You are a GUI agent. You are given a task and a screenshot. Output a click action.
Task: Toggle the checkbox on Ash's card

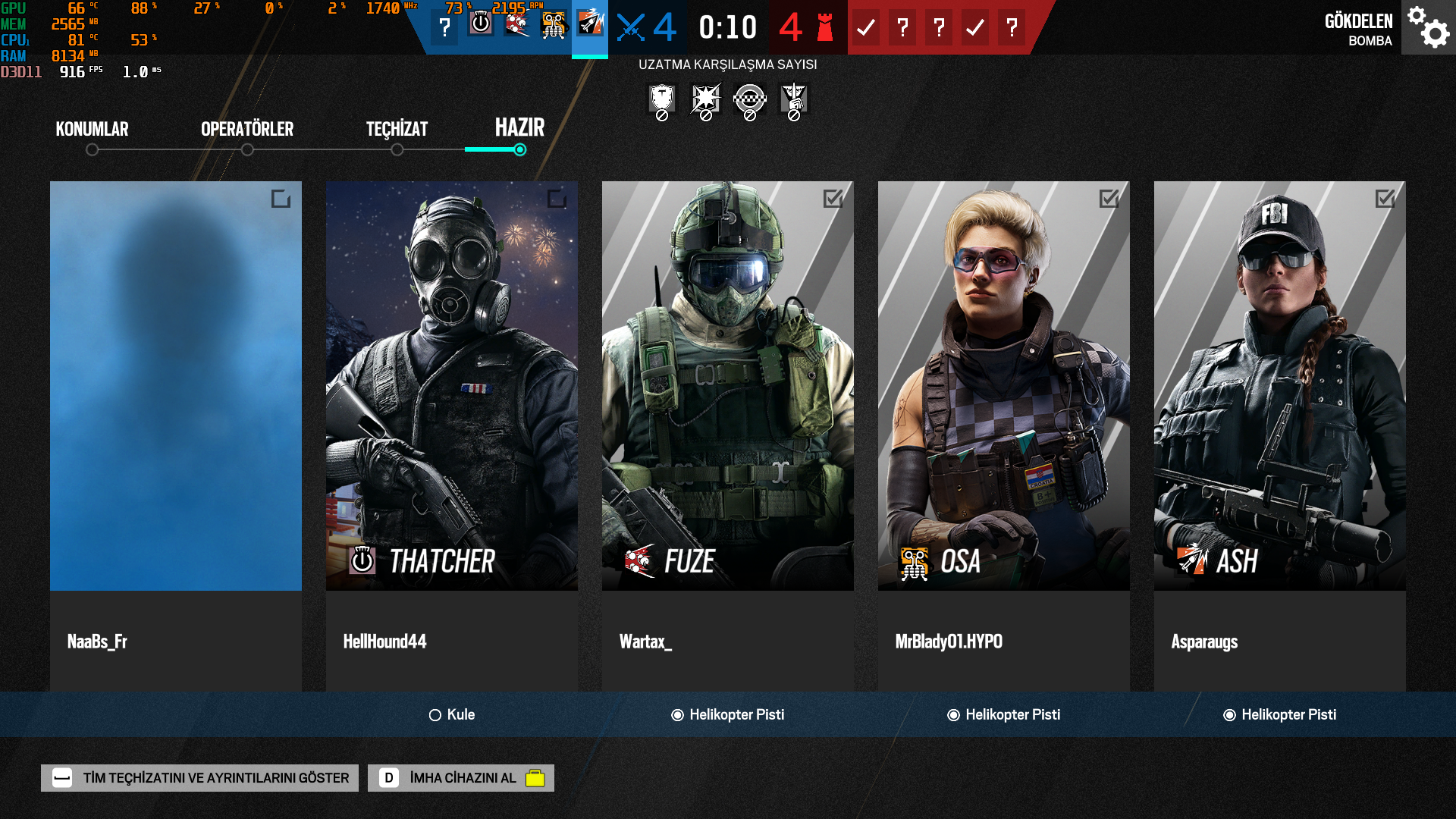[1385, 199]
